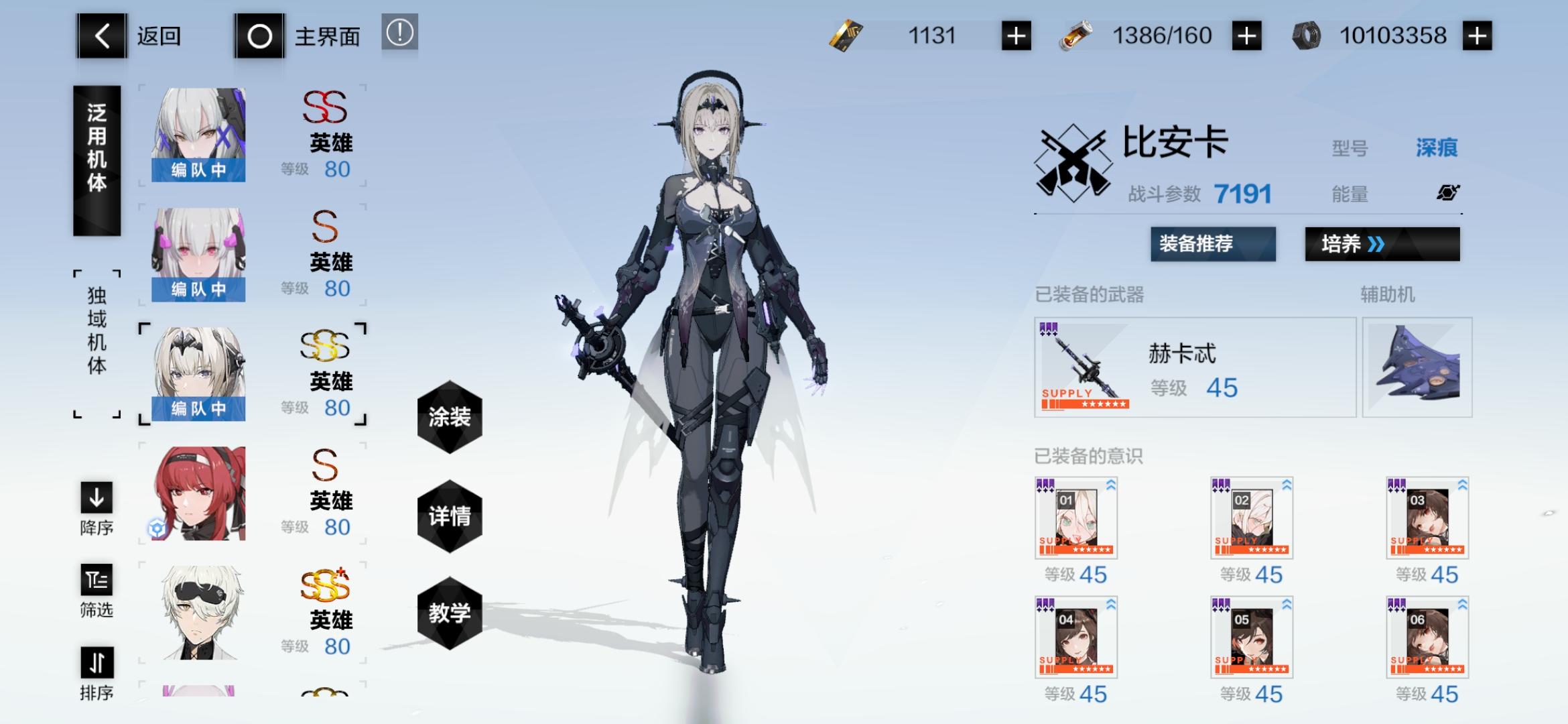The height and width of the screenshot is (724, 1568).
Task: Open the main interface via circle icon
Action: click(260, 35)
